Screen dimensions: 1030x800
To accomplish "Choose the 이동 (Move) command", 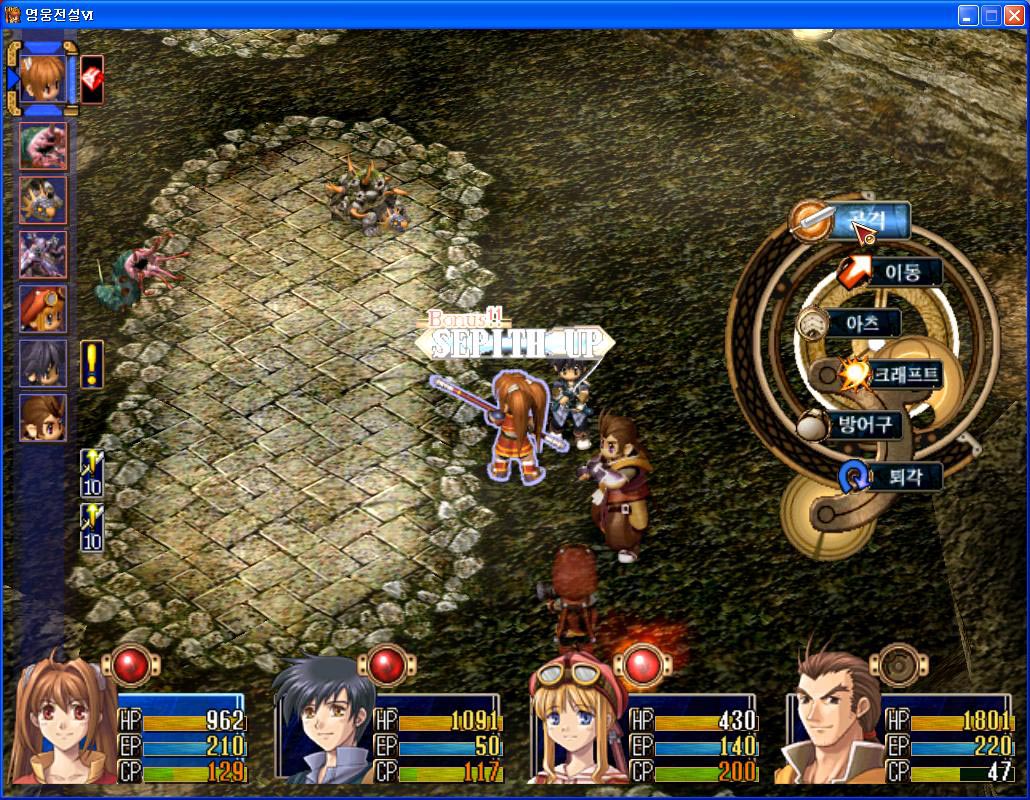I will point(900,272).
